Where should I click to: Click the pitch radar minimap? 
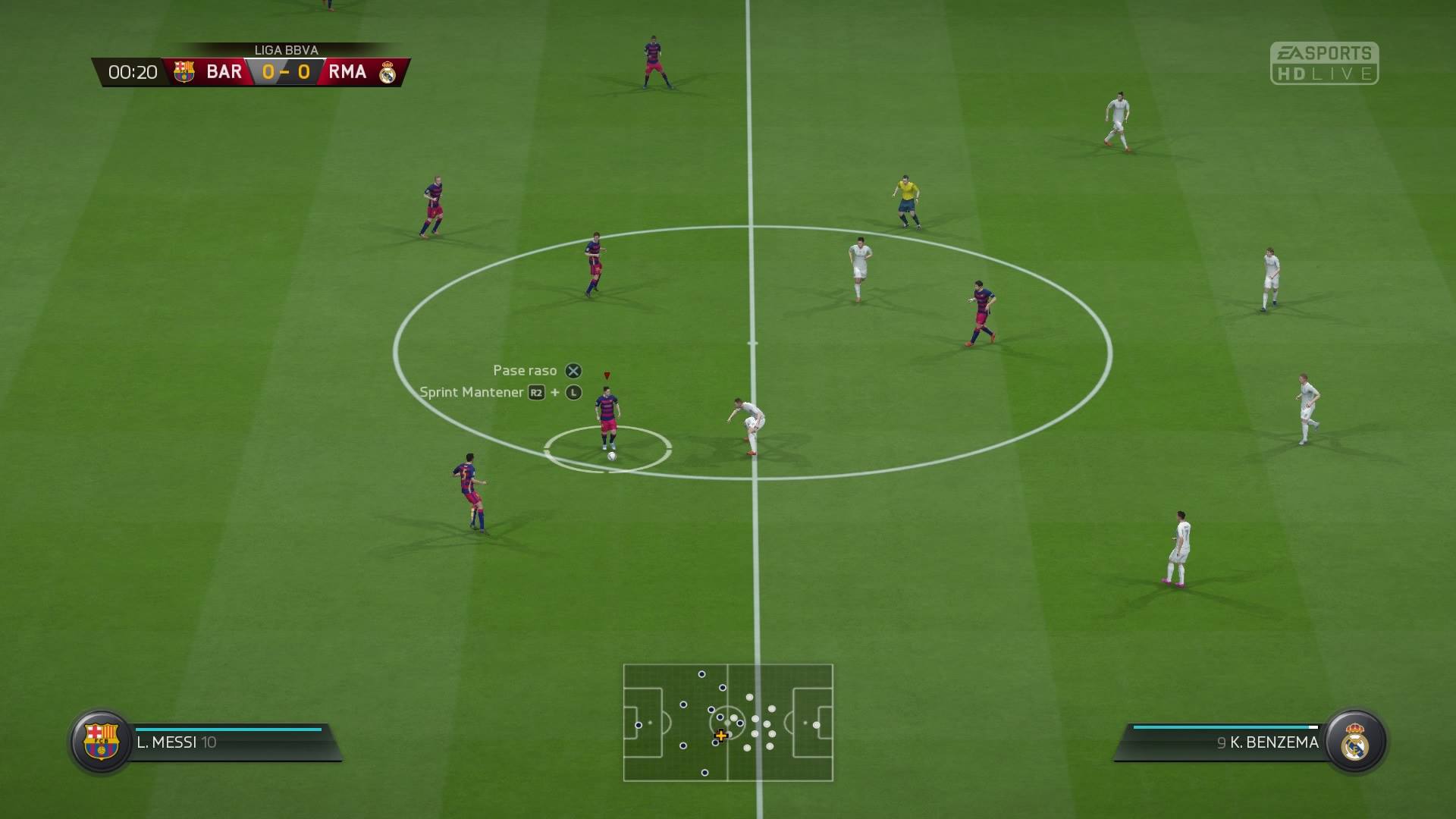point(728,723)
